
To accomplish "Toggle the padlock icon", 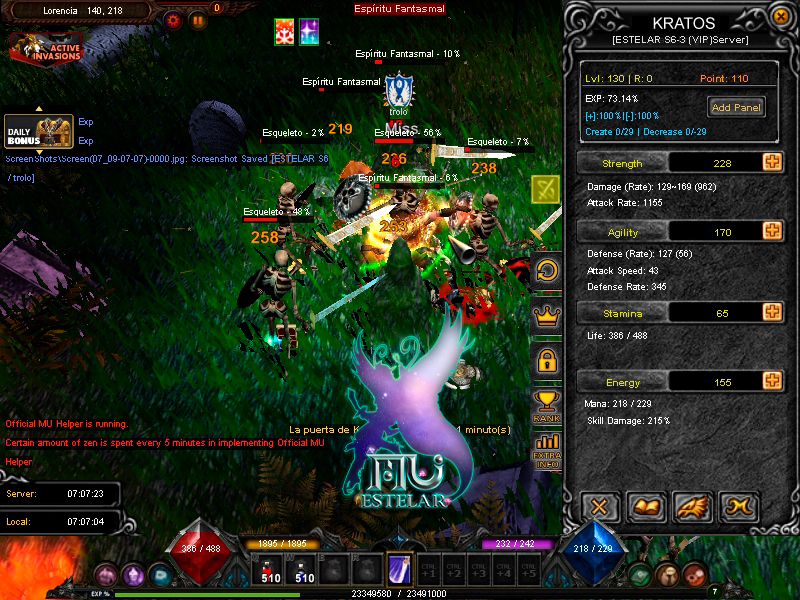I will coord(547,361).
